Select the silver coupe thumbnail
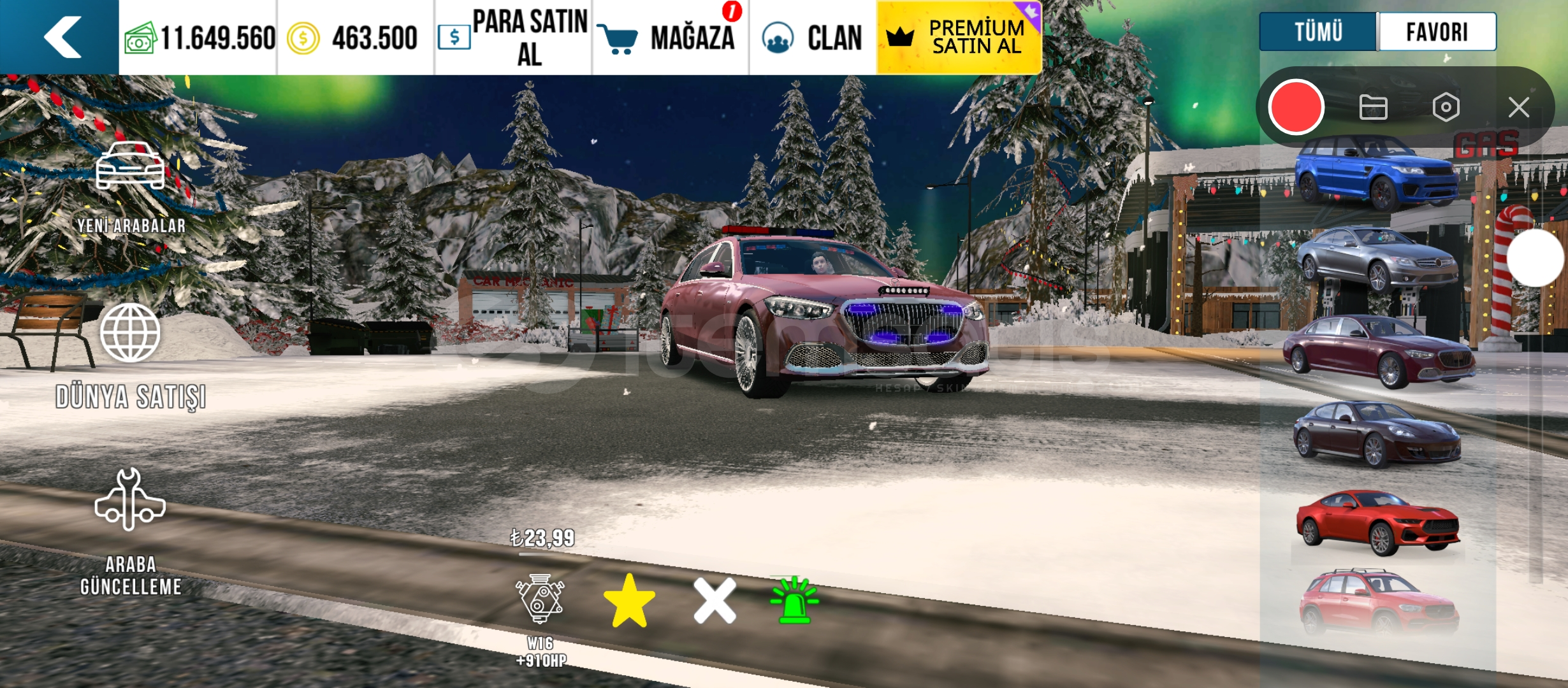Image resolution: width=1568 pixels, height=688 pixels. (1377, 259)
